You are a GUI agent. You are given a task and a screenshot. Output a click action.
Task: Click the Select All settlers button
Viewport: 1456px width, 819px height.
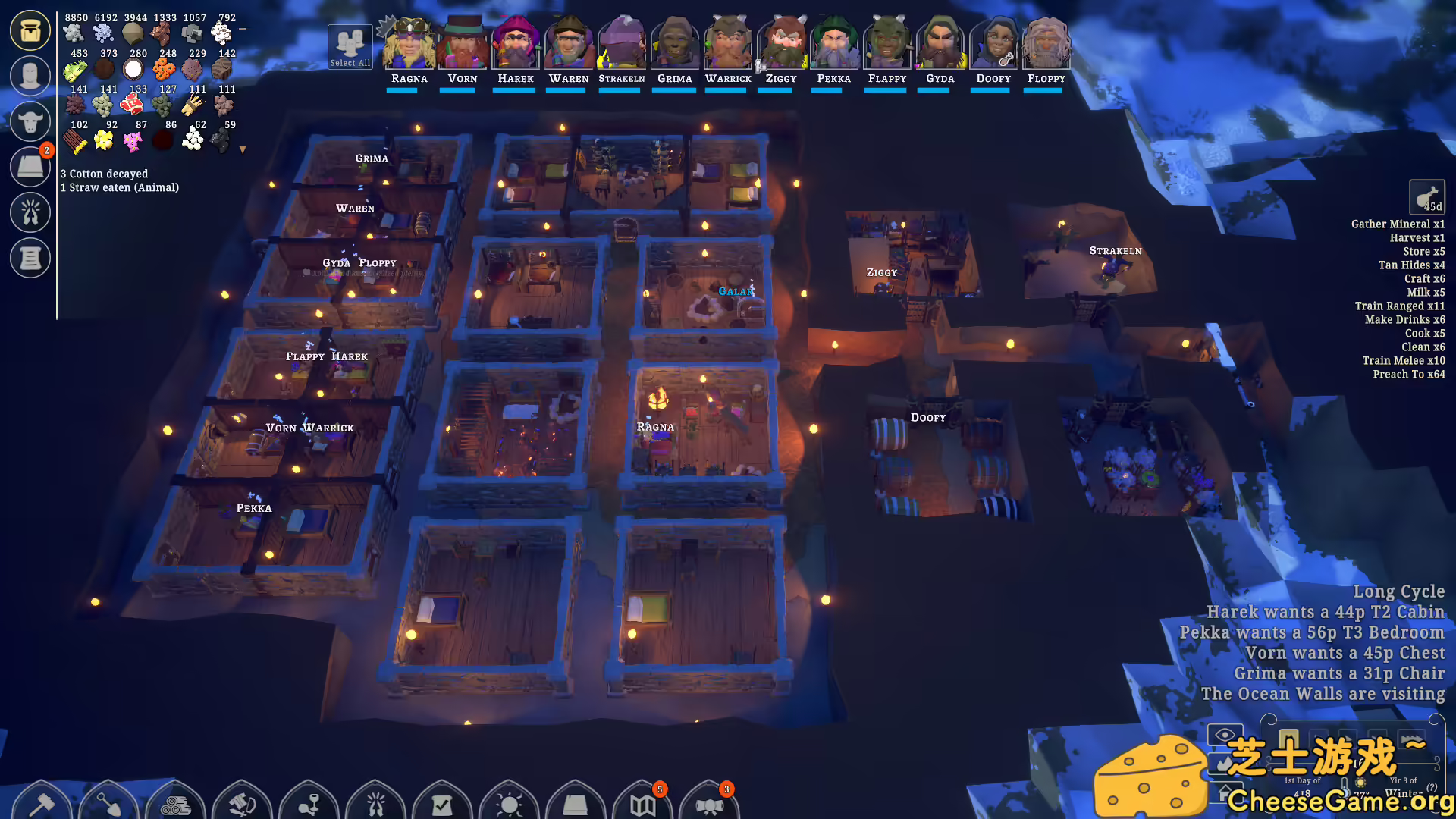pyautogui.click(x=350, y=47)
